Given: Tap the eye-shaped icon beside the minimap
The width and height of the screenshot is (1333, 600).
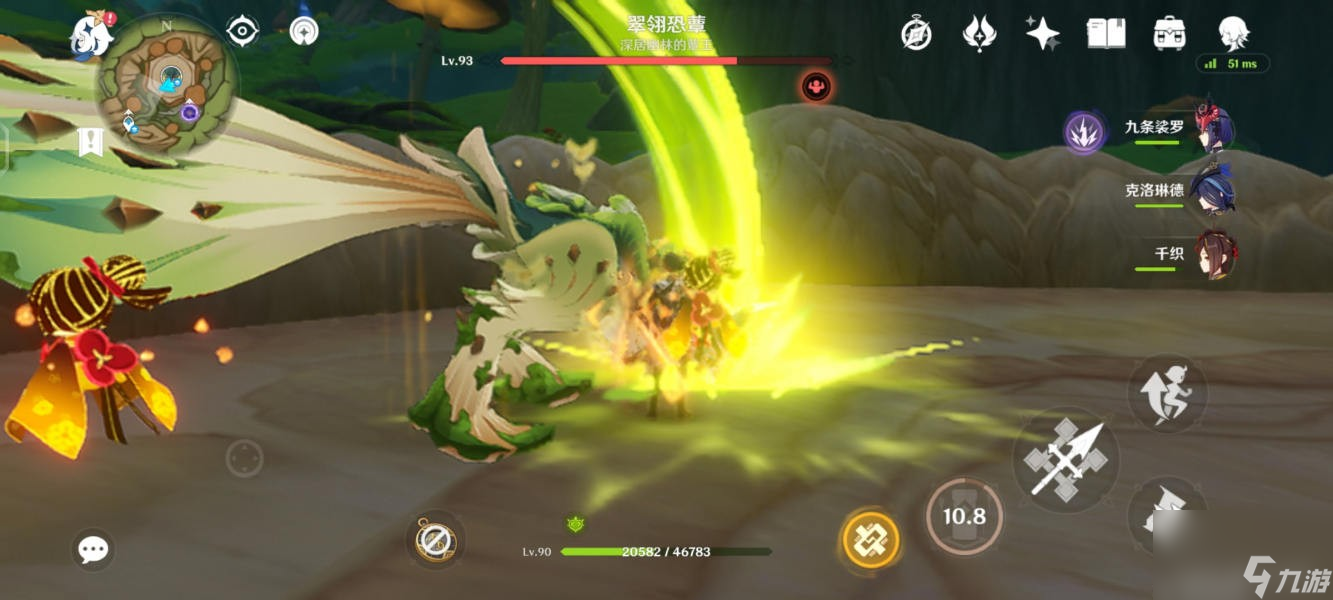Looking at the screenshot, I should click(x=242, y=31).
